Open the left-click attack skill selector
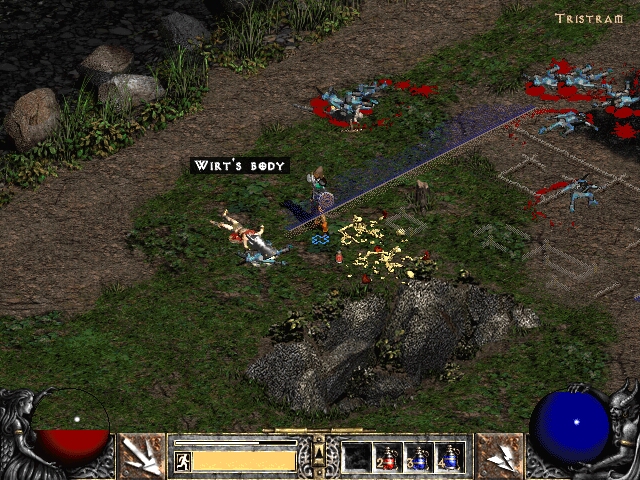Viewport: 640px width, 480px height. 143,456
